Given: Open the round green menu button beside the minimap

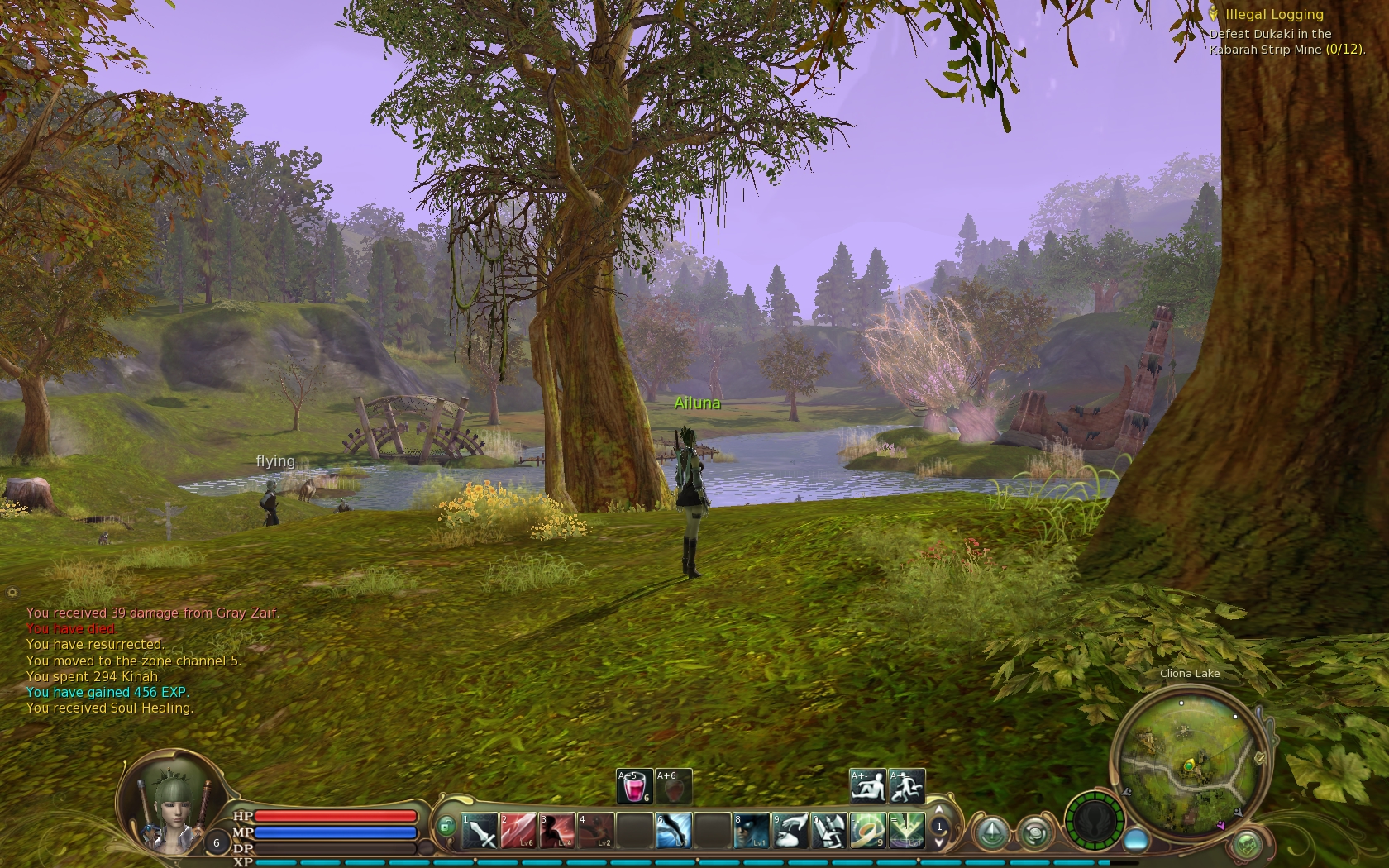Looking at the screenshot, I should (1247, 845).
